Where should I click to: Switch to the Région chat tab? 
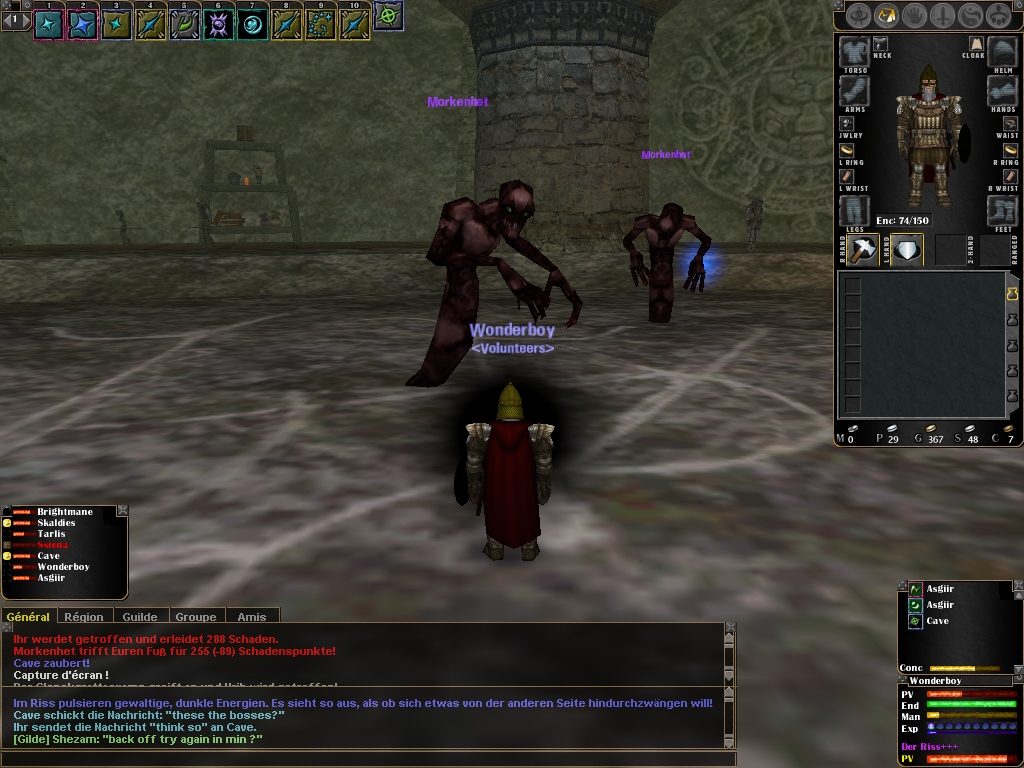pos(84,617)
